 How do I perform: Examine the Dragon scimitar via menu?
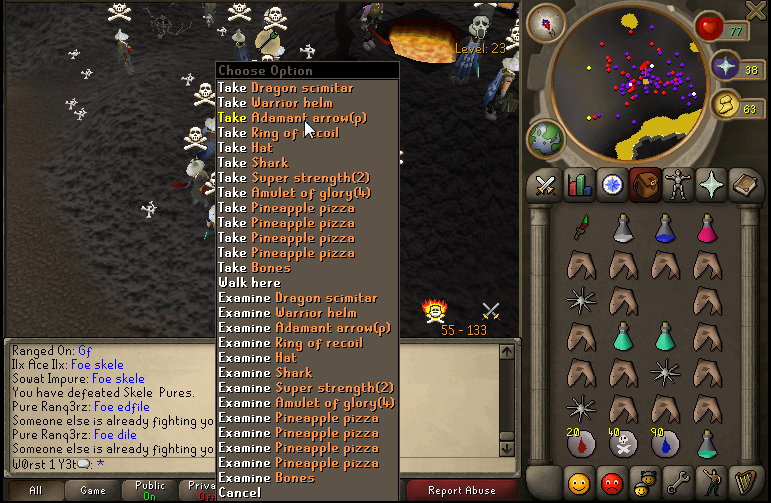click(x=297, y=298)
